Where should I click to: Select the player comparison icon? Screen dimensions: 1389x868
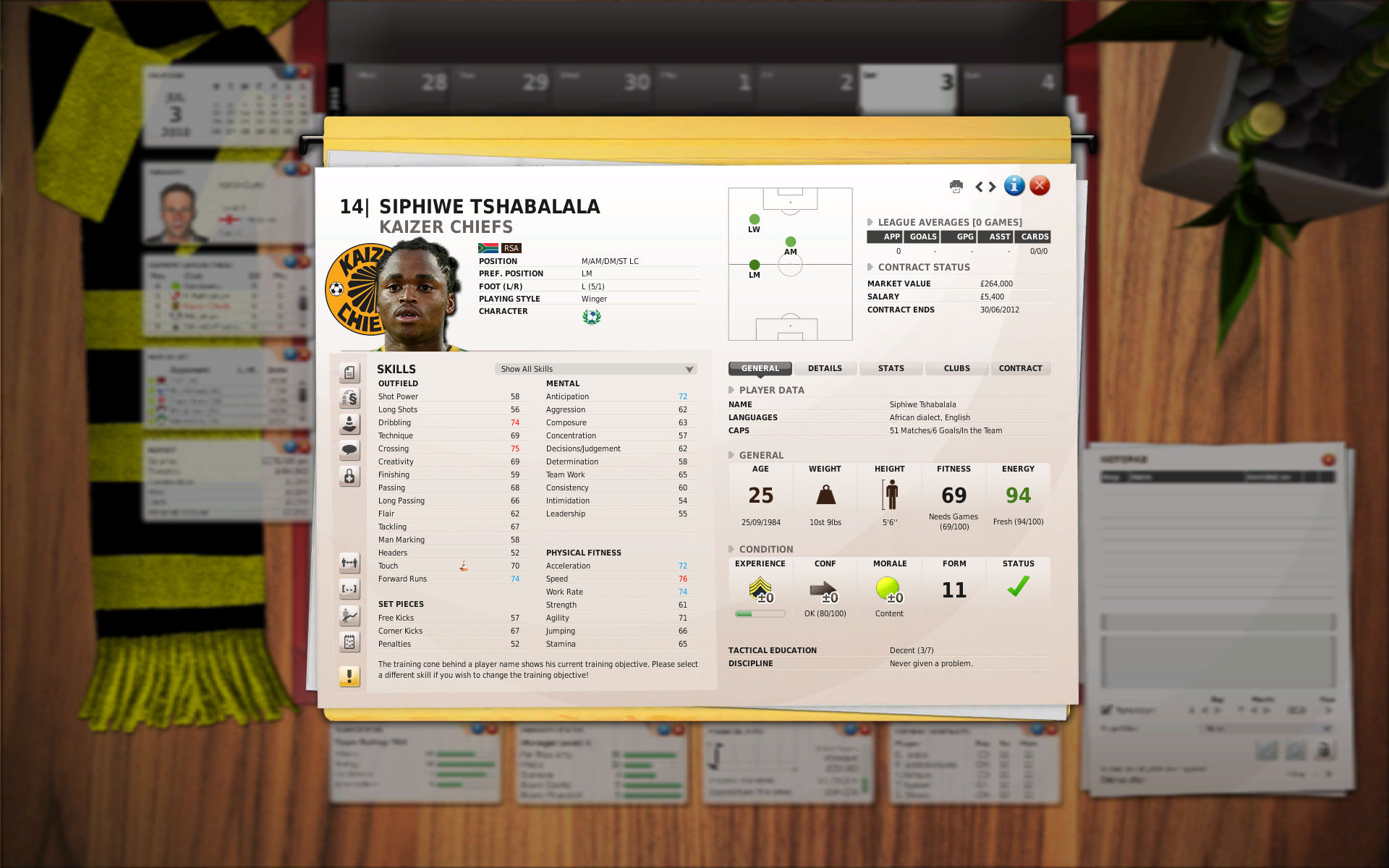tap(349, 563)
